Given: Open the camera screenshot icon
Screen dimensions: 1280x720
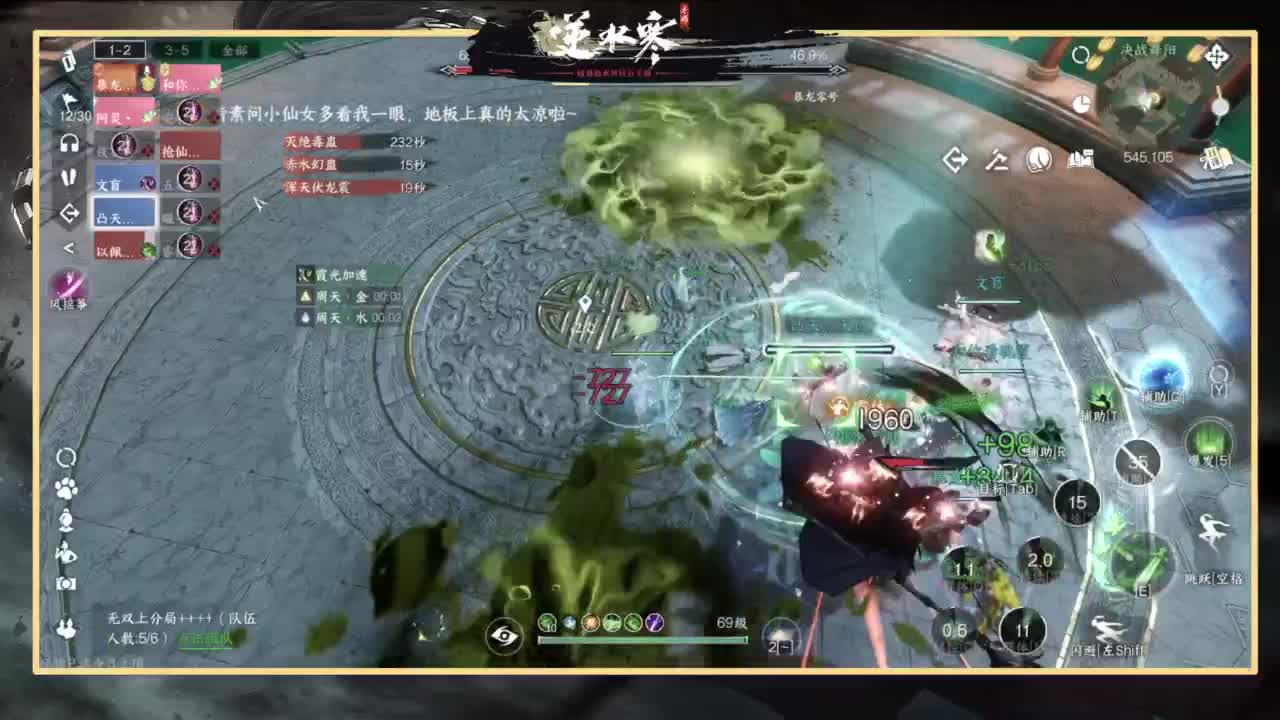Looking at the screenshot, I should (64, 585).
